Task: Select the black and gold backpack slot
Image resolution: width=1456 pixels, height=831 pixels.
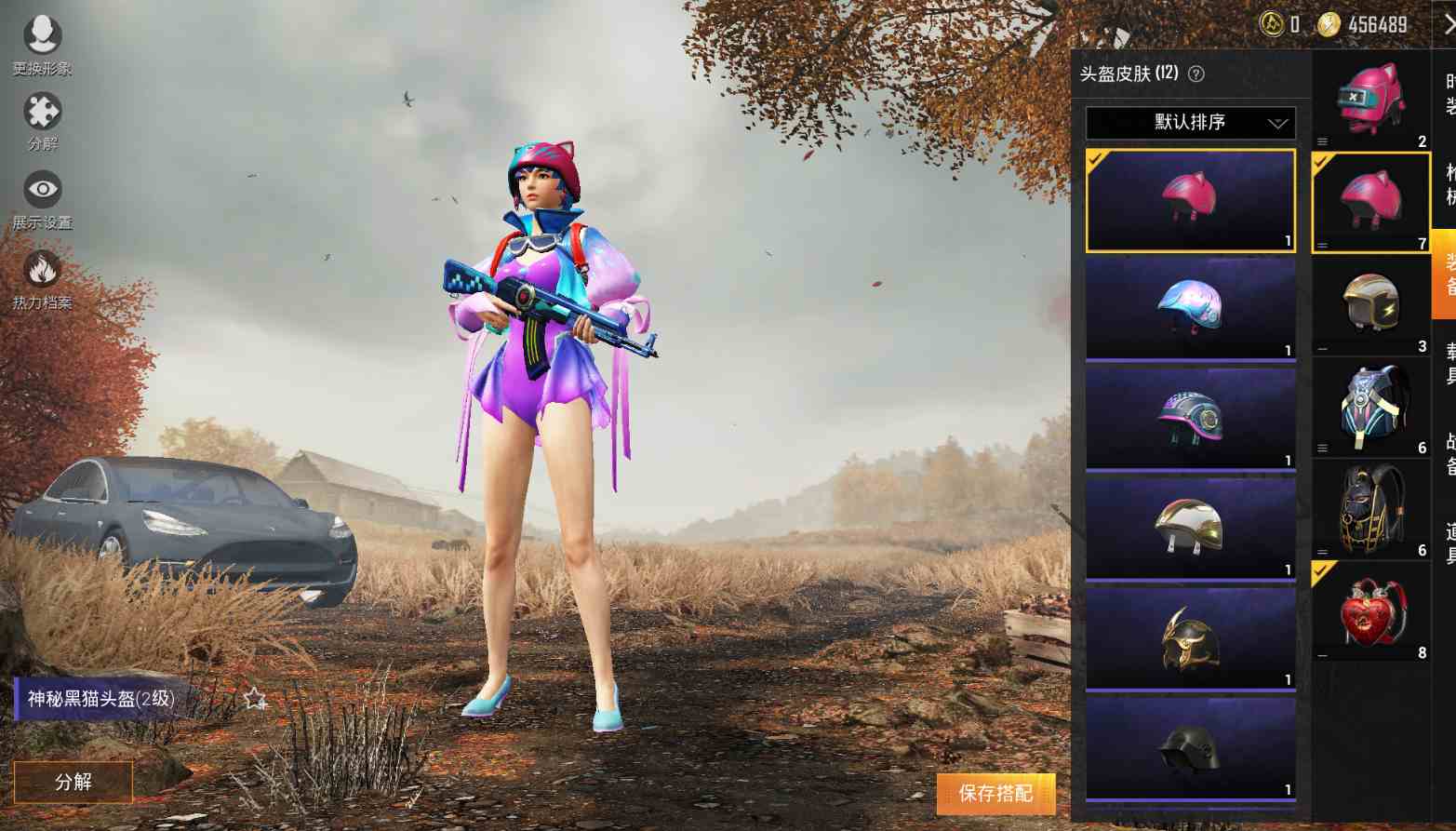Action: tap(1370, 509)
